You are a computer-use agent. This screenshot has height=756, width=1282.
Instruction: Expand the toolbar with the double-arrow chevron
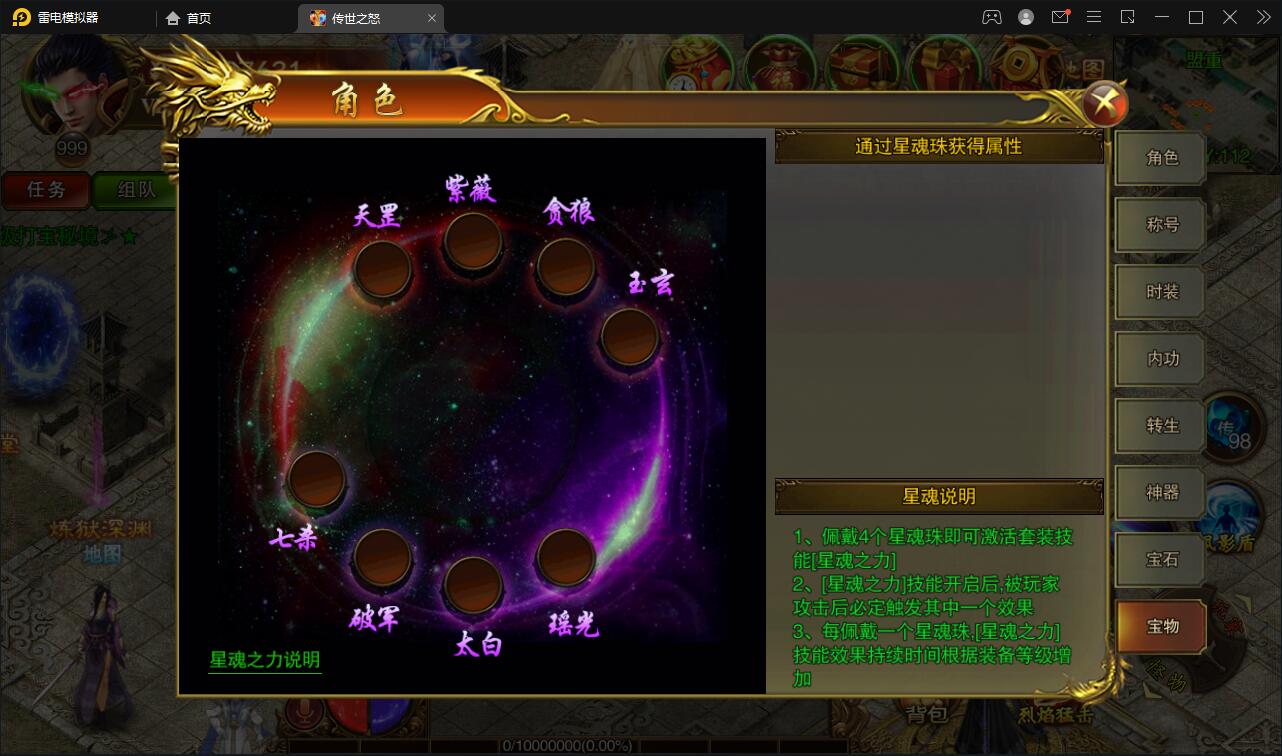click(1262, 17)
